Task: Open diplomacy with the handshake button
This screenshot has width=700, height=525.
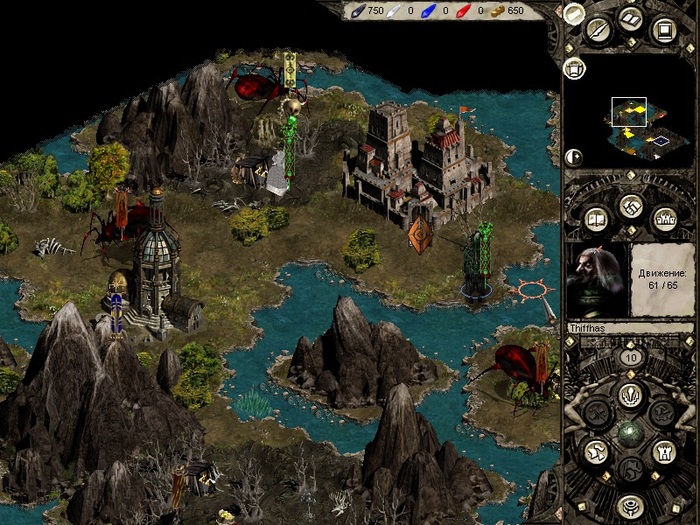Action: click(630, 207)
